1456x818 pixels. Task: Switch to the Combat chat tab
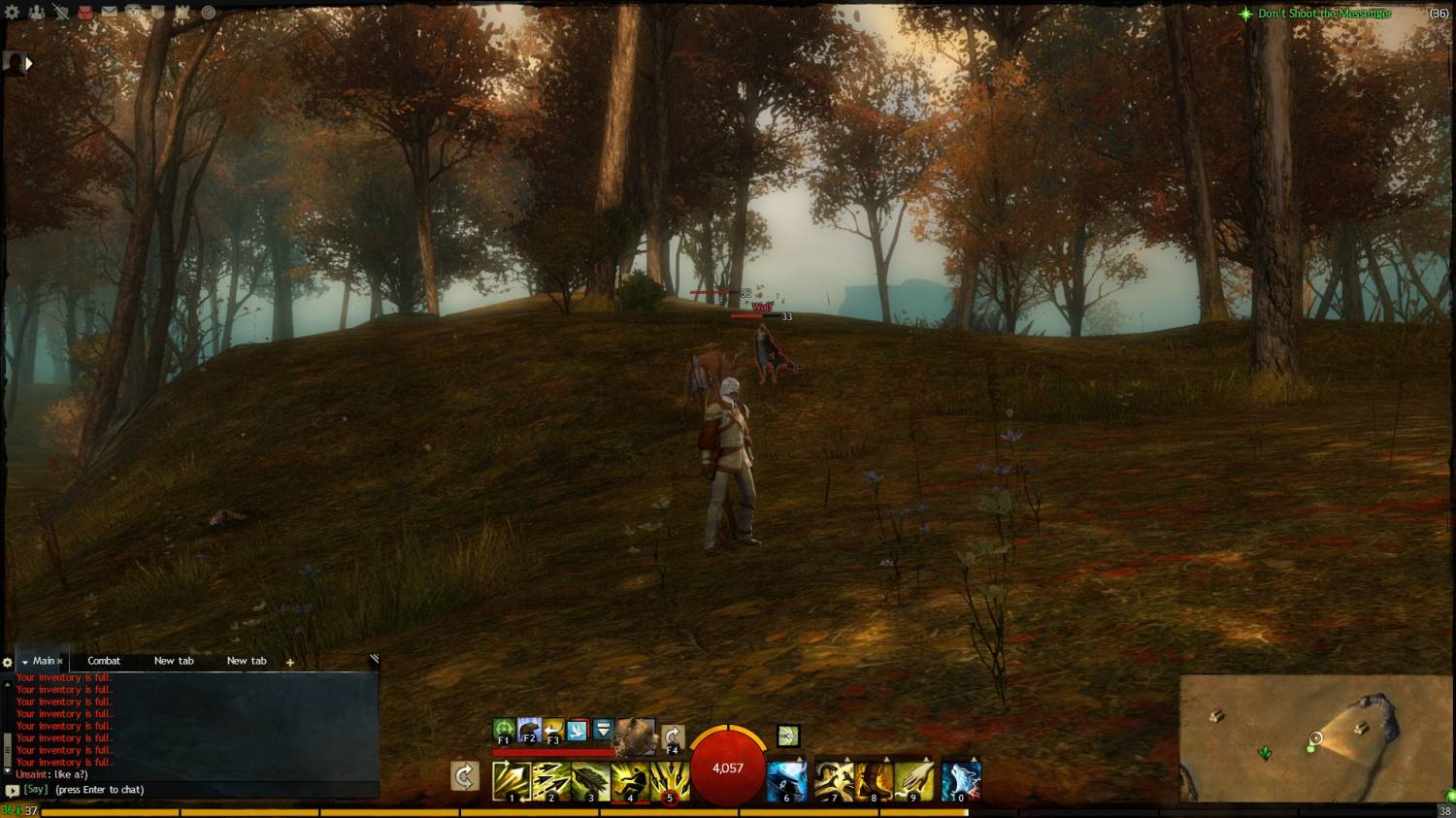click(104, 661)
